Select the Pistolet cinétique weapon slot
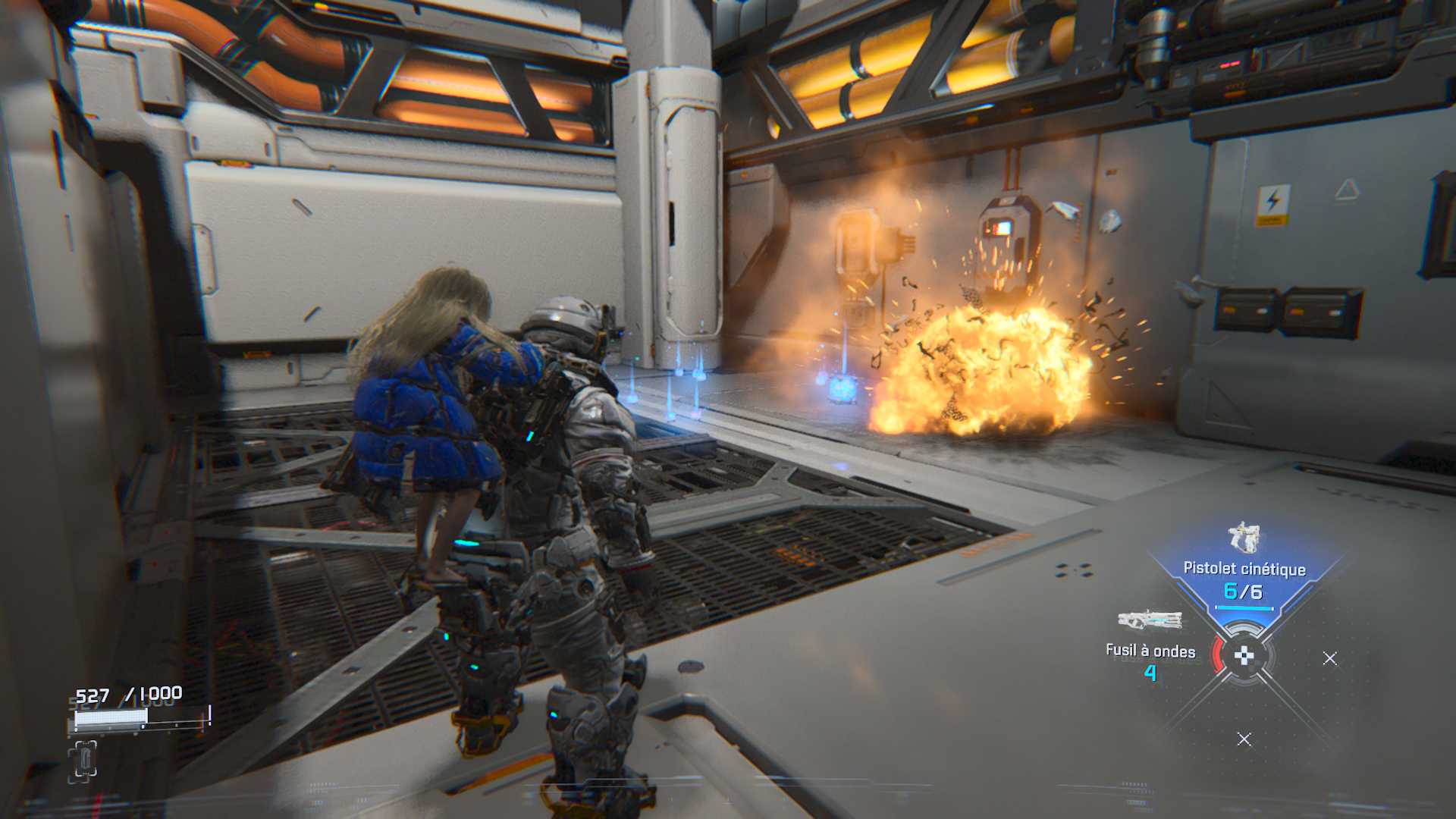 click(1244, 570)
